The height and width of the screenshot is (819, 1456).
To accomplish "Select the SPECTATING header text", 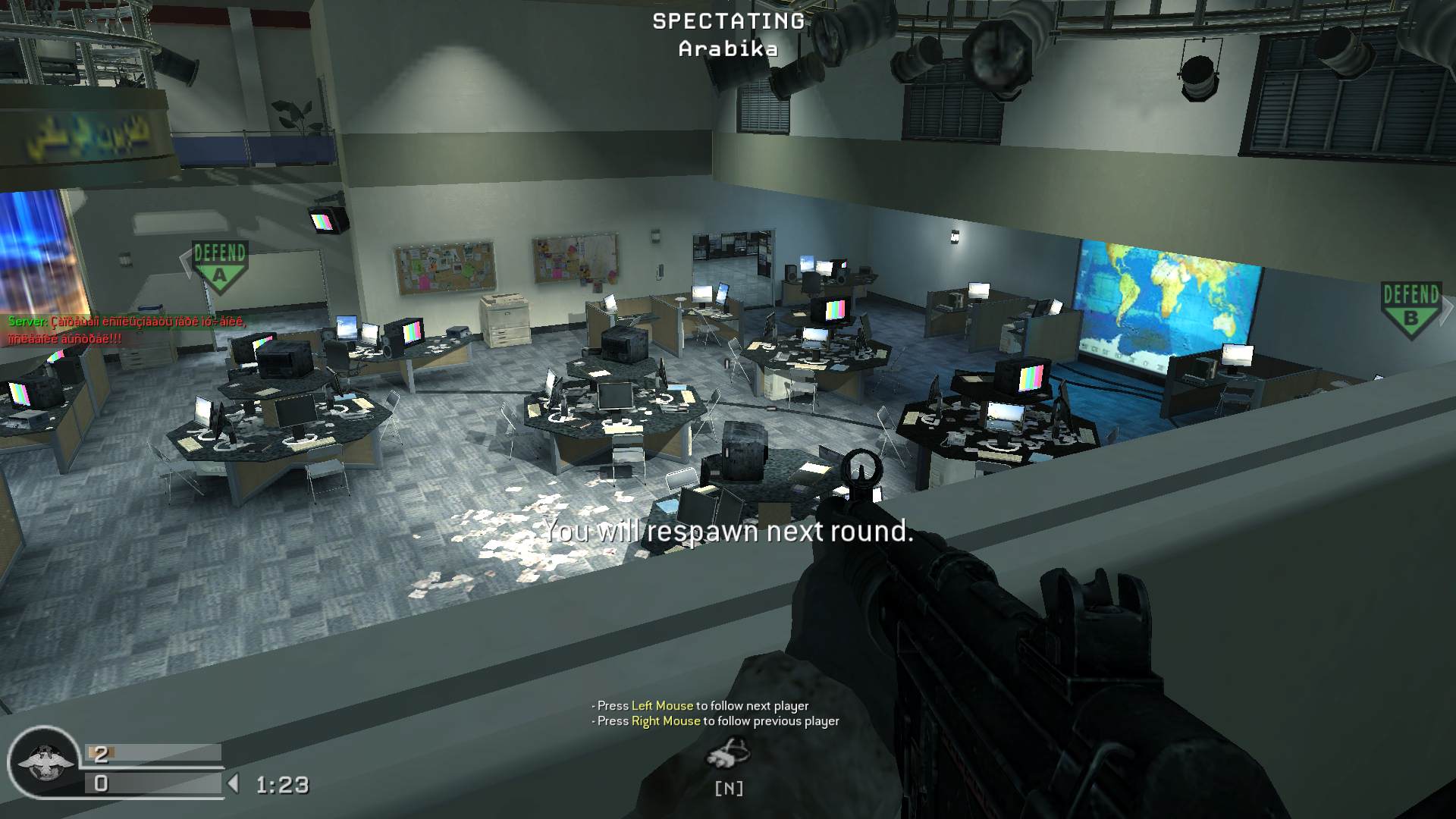I will point(726,22).
